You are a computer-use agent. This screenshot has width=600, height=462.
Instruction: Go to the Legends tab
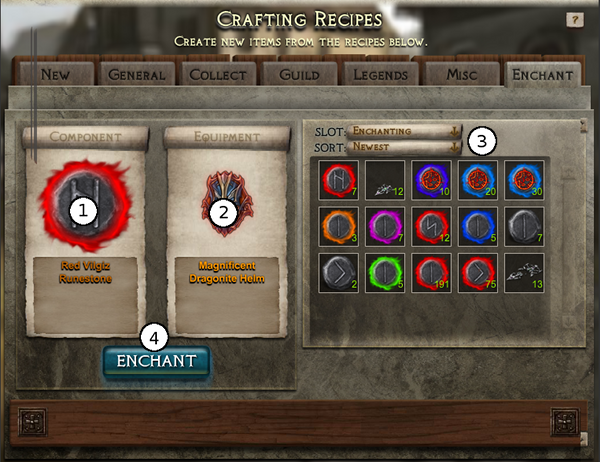380,75
